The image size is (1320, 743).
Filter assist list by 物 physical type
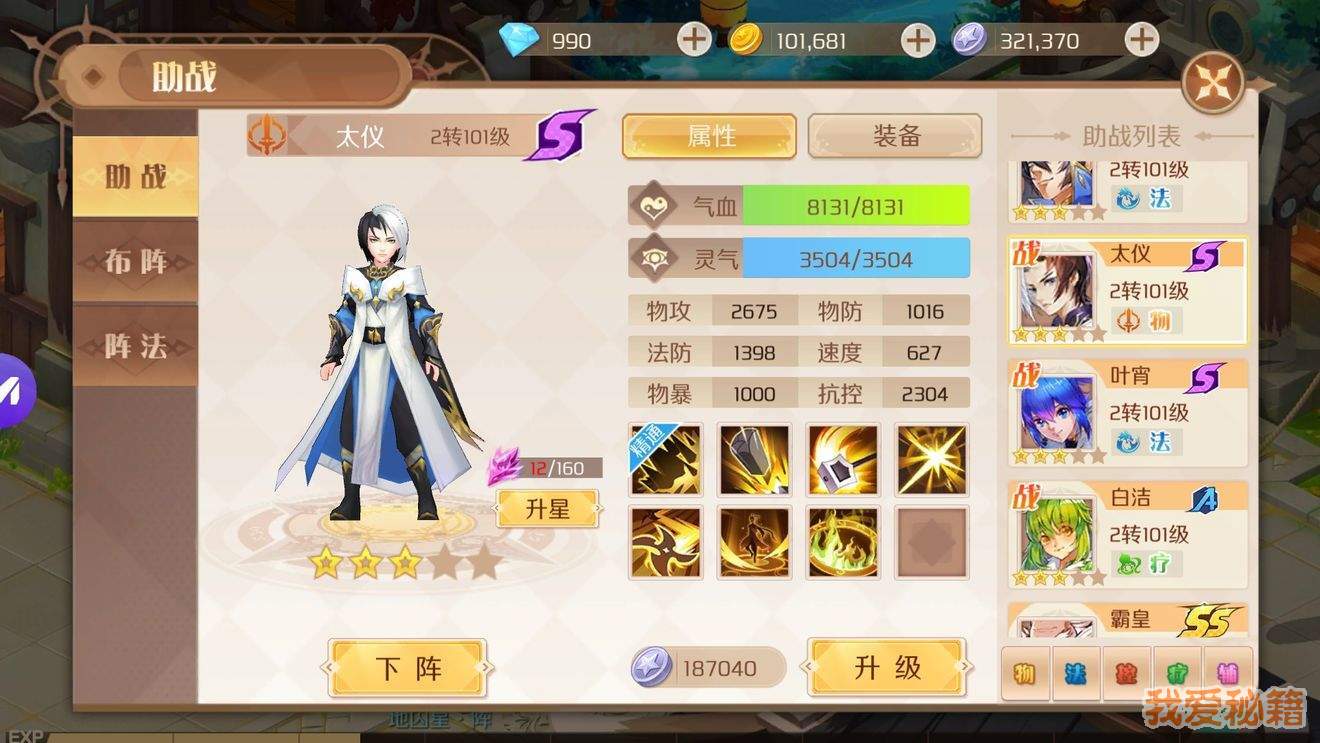pos(1025,673)
